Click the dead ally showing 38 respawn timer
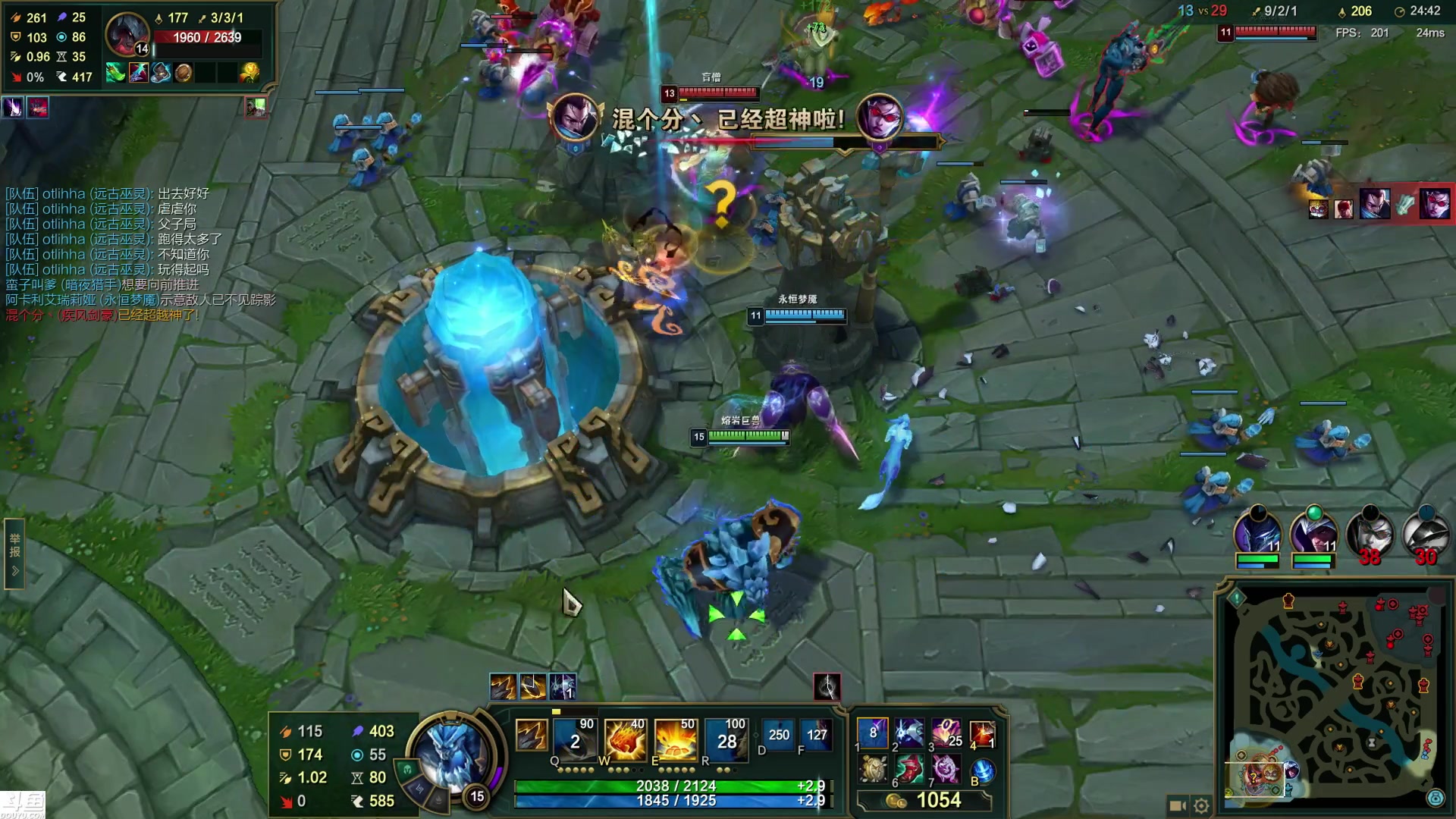 (x=1370, y=535)
